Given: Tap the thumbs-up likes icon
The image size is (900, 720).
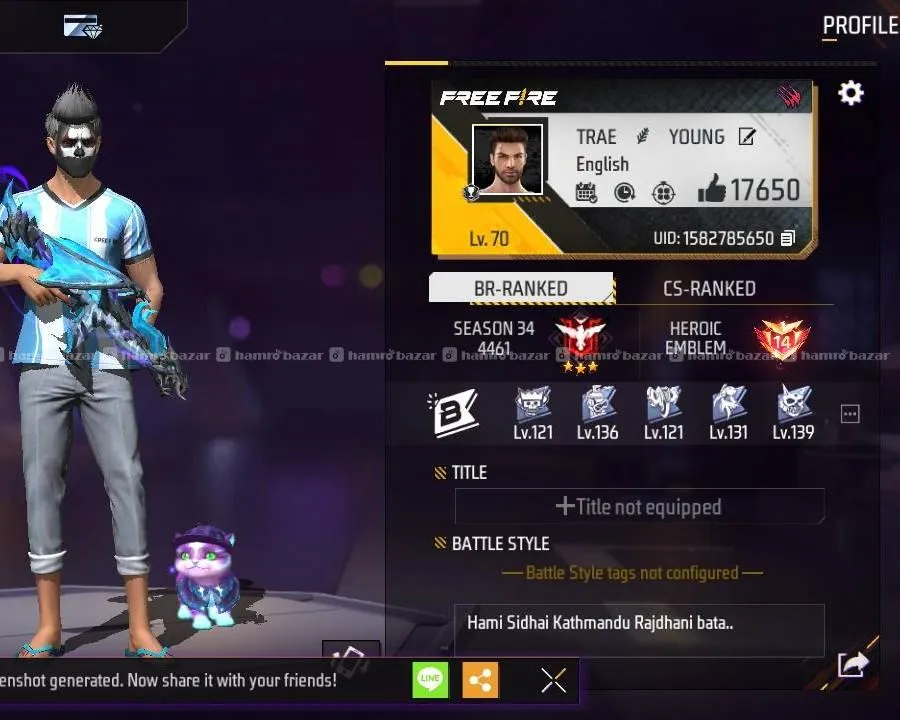Looking at the screenshot, I should (712, 189).
